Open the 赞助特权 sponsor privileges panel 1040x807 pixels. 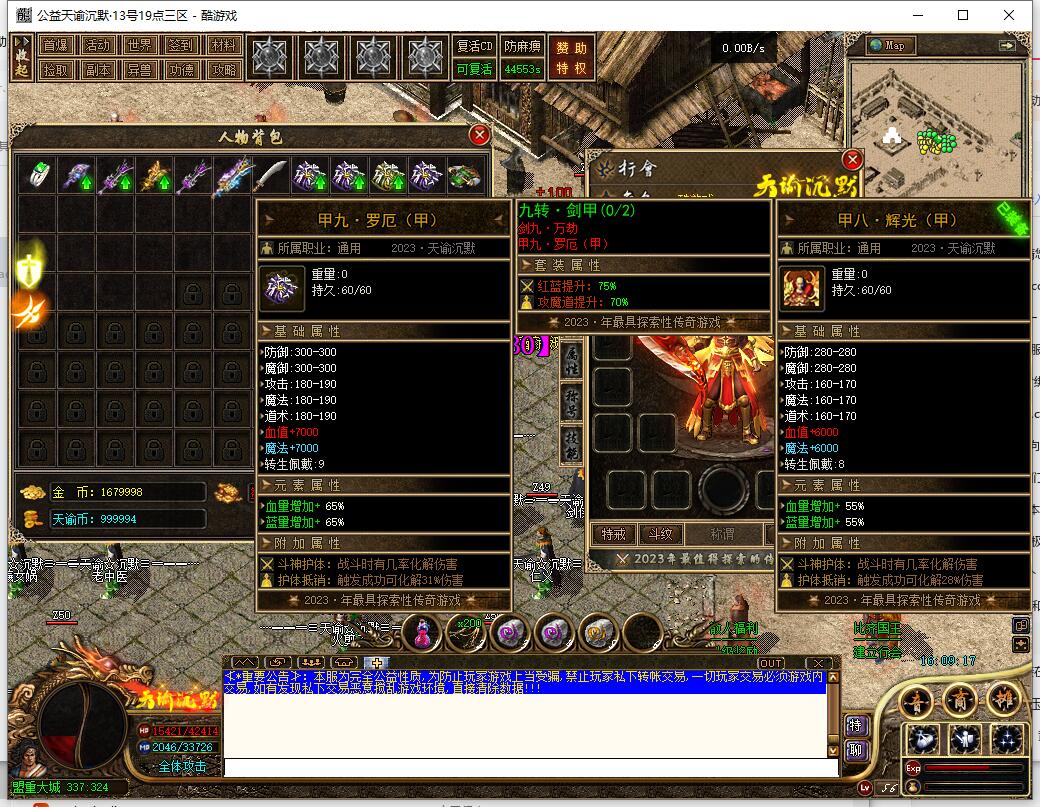pos(573,58)
